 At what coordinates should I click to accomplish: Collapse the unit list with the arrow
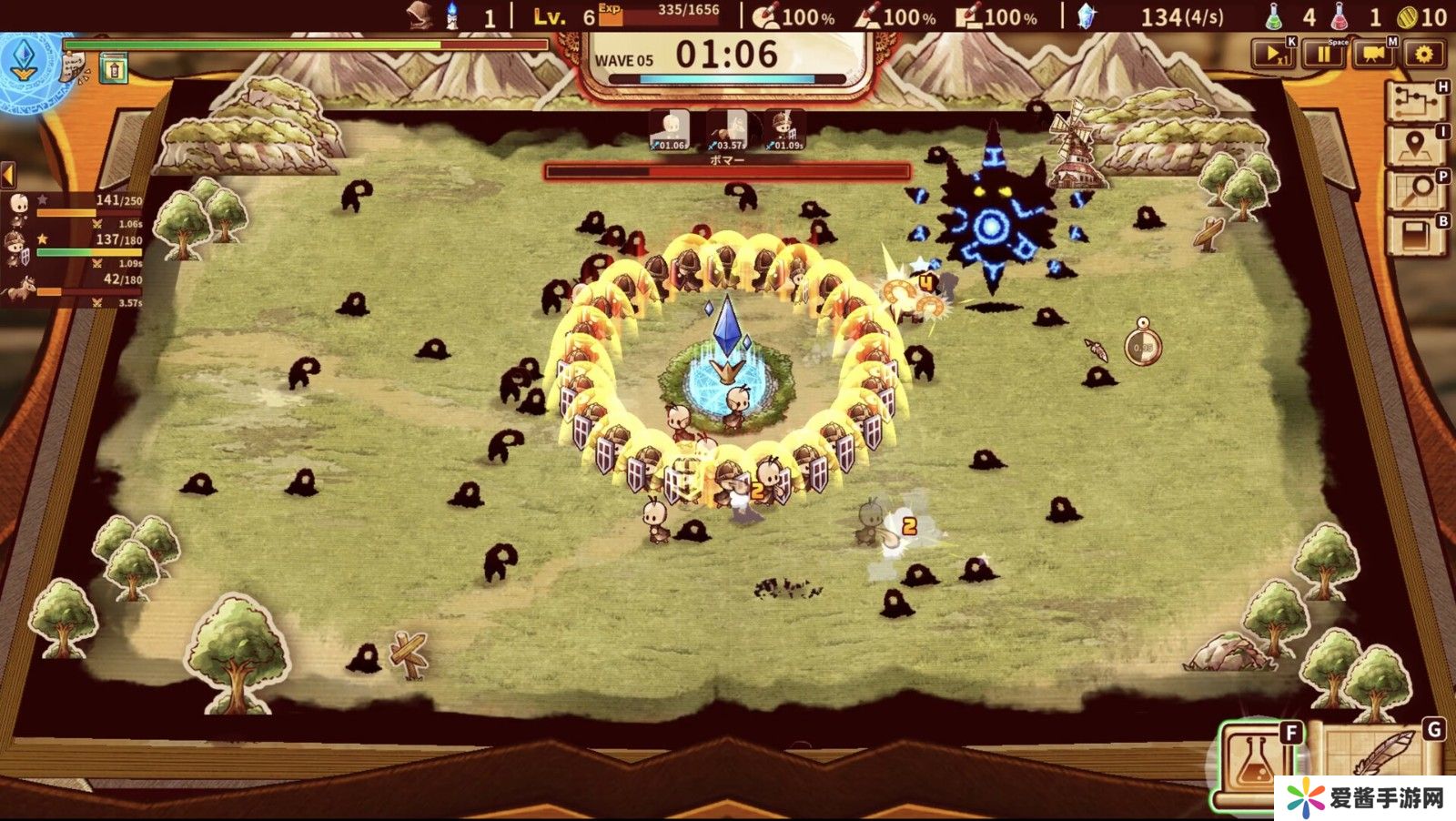tap(8, 174)
